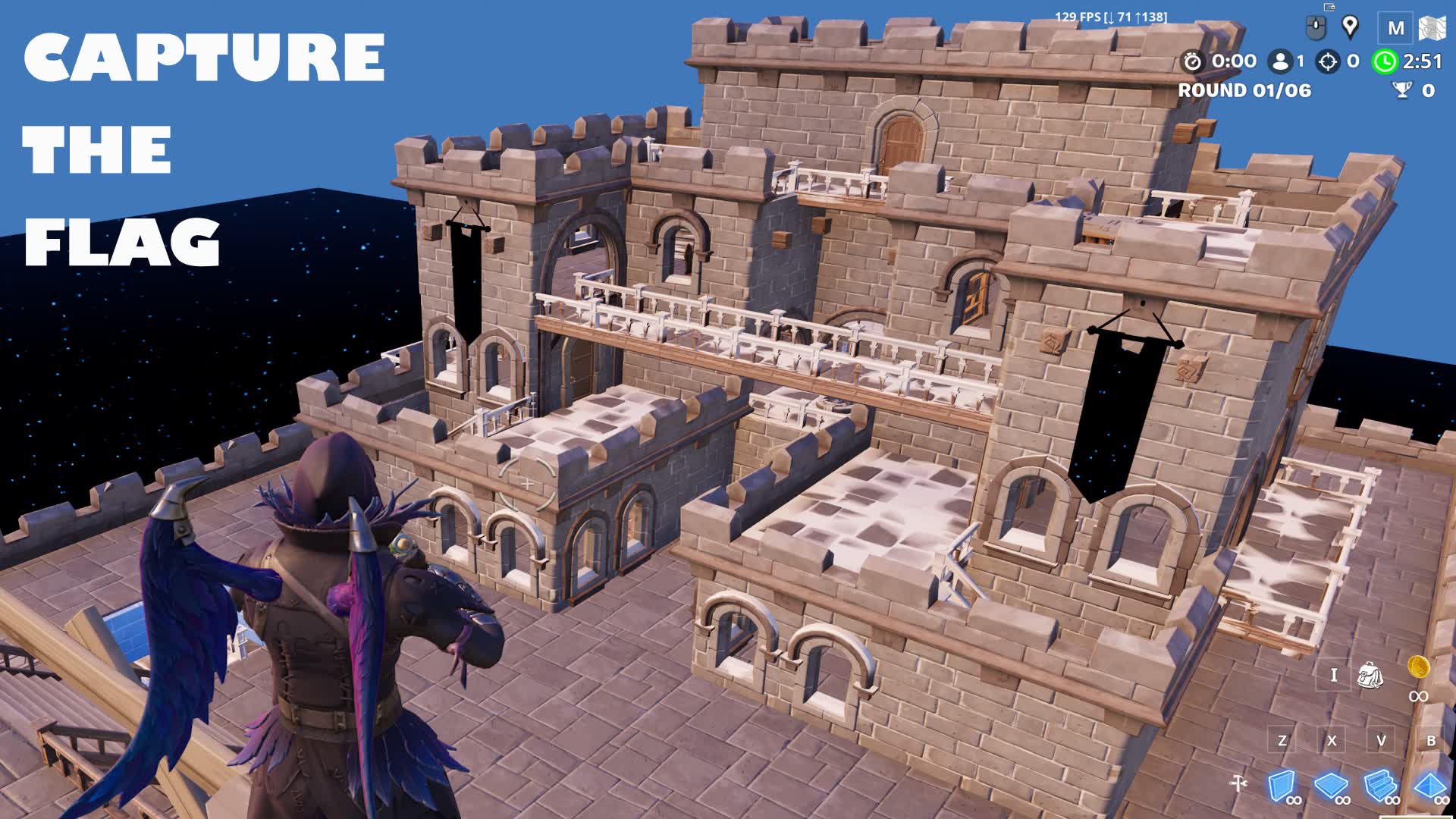The width and height of the screenshot is (1456, 819).
Task: Click the I inventory slot
Action: (1334, 675)
